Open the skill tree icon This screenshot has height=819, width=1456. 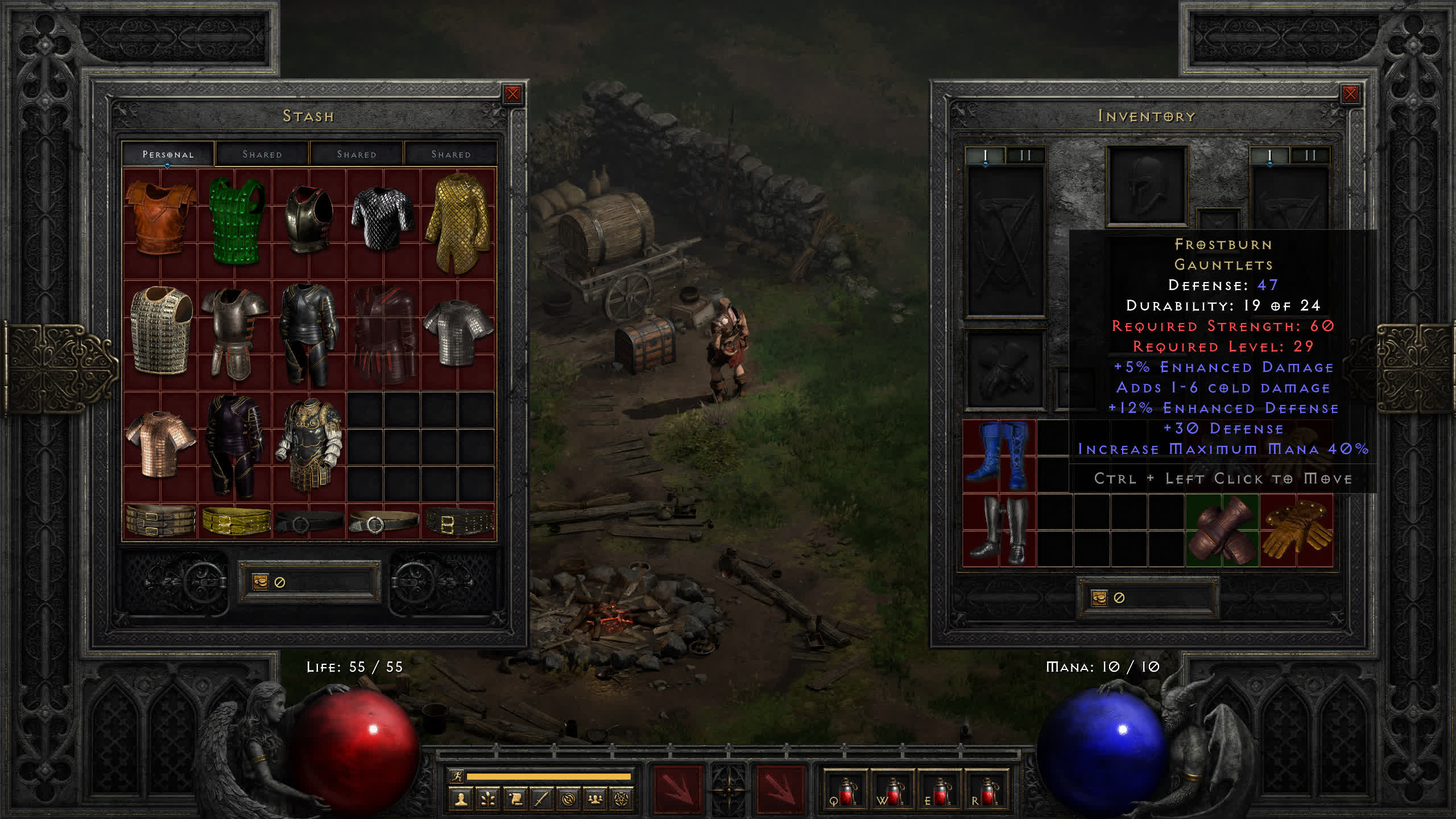tap(488, 800)
